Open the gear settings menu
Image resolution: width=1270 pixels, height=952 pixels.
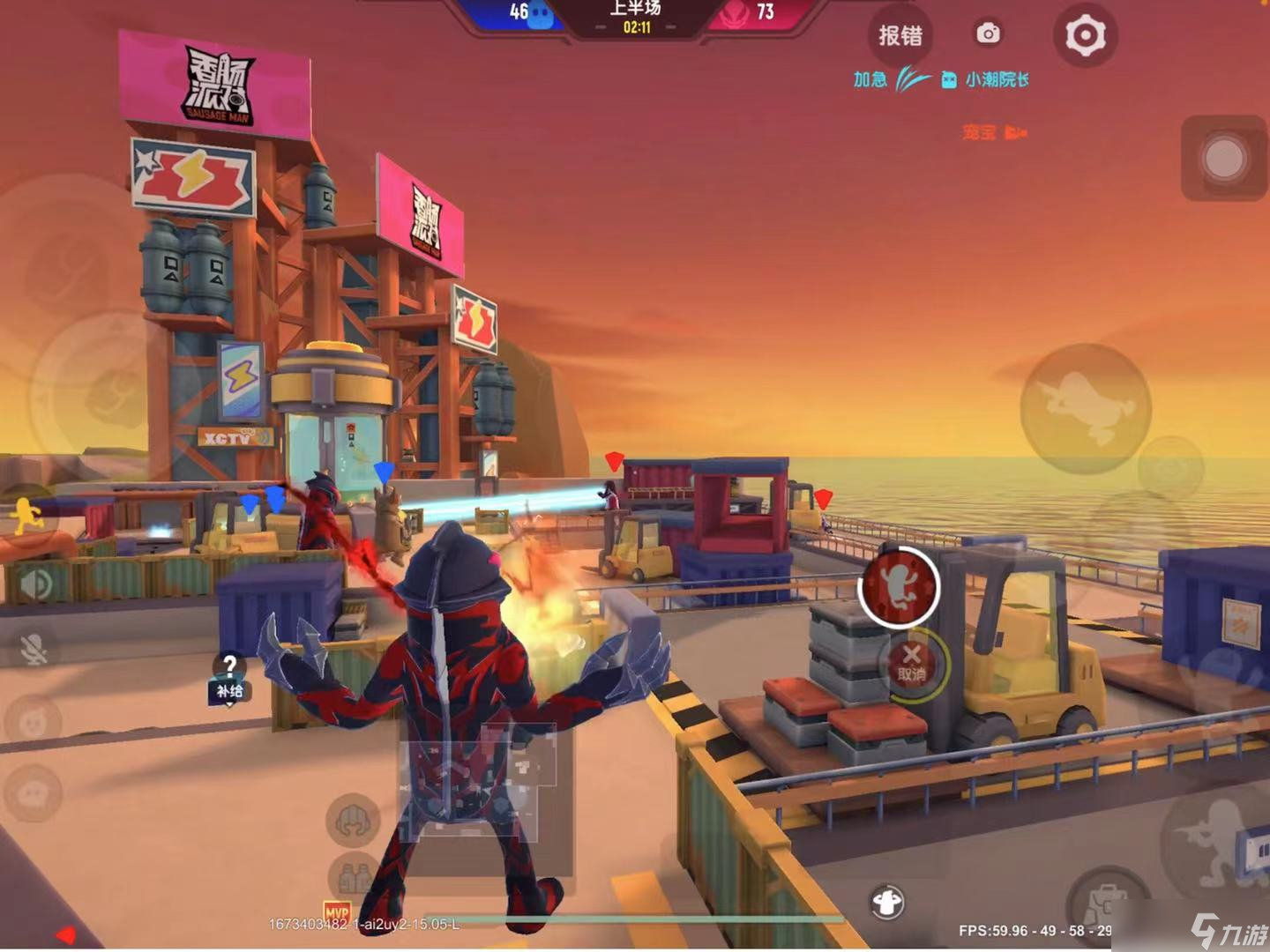[x=1085, y=36]
